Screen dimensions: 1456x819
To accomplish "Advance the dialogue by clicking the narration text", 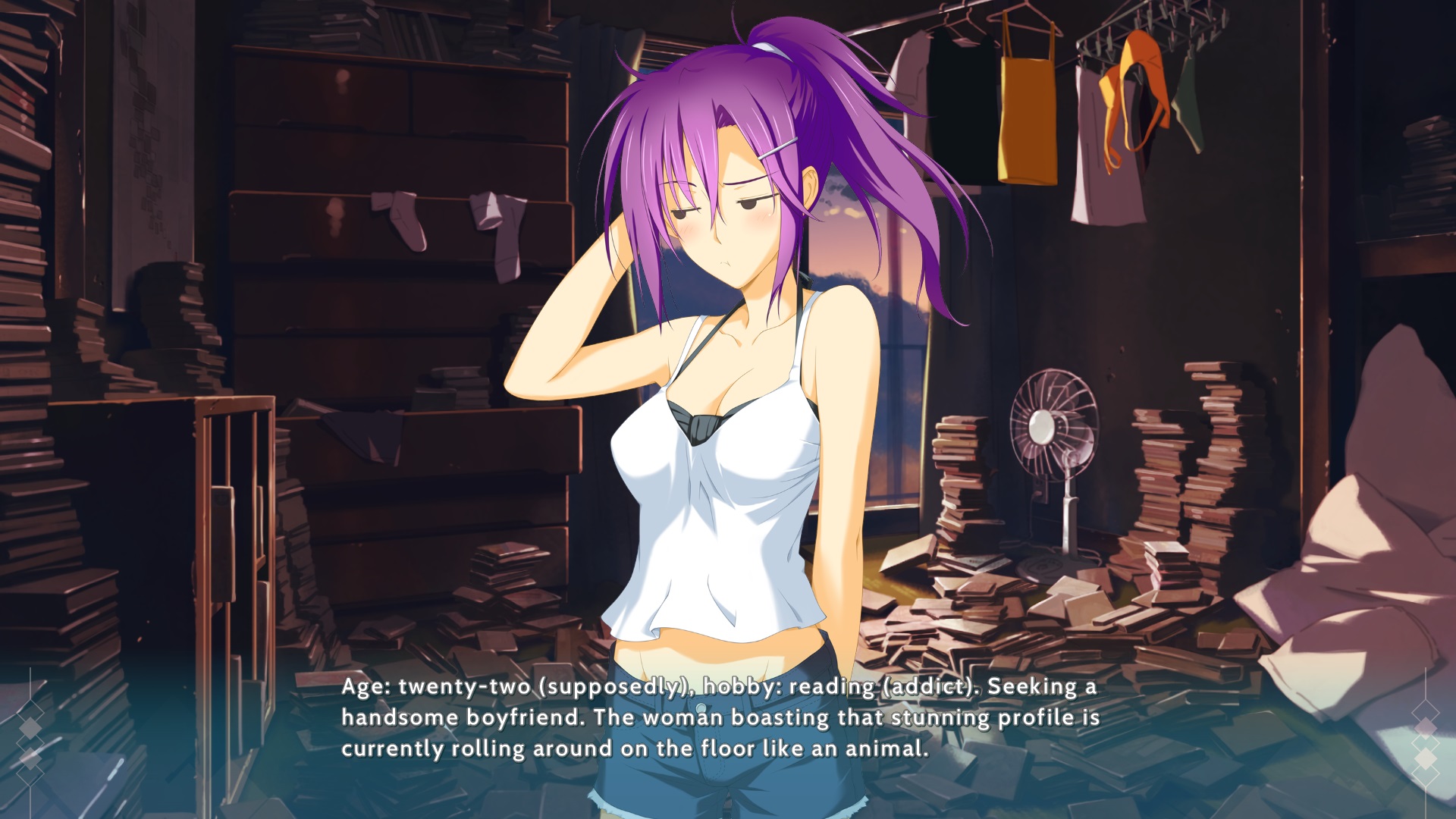I will point(719,717).
